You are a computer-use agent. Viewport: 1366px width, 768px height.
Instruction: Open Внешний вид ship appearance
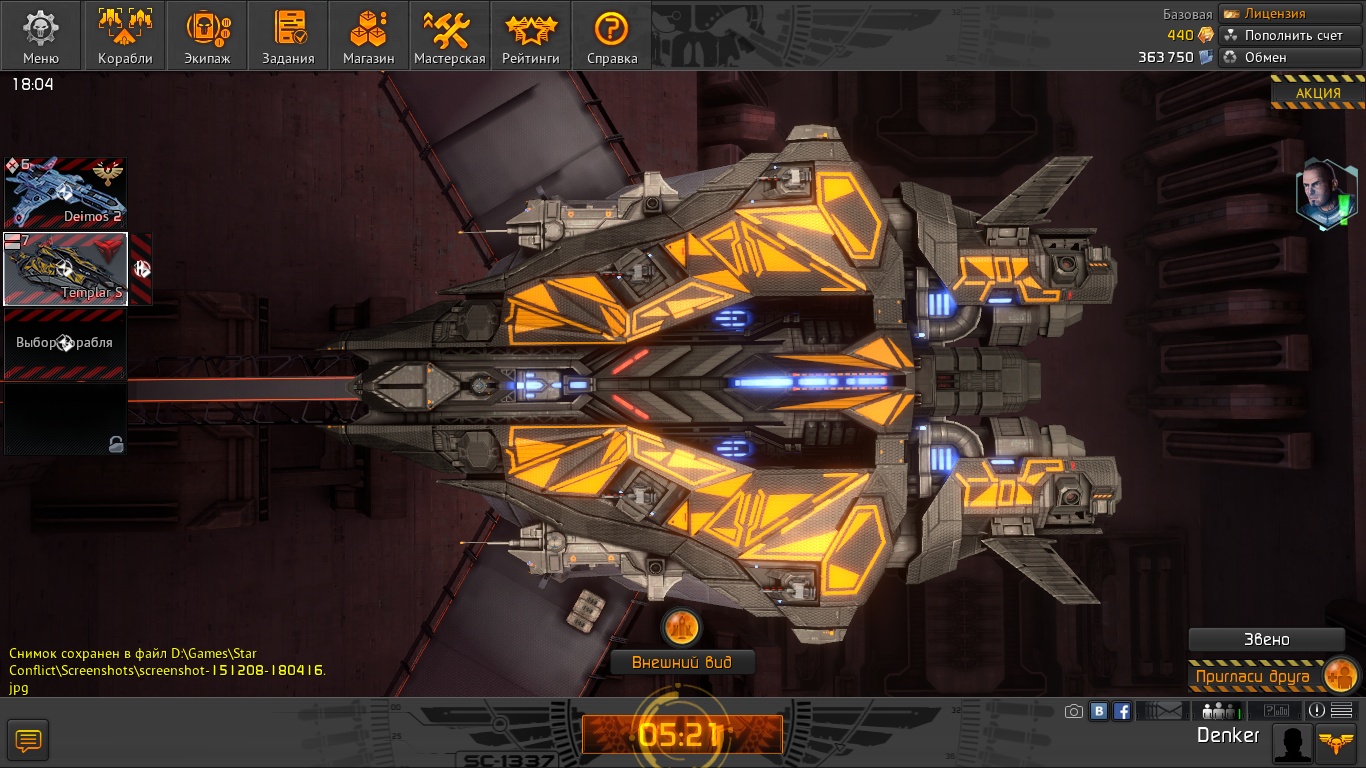click(682, 662)
